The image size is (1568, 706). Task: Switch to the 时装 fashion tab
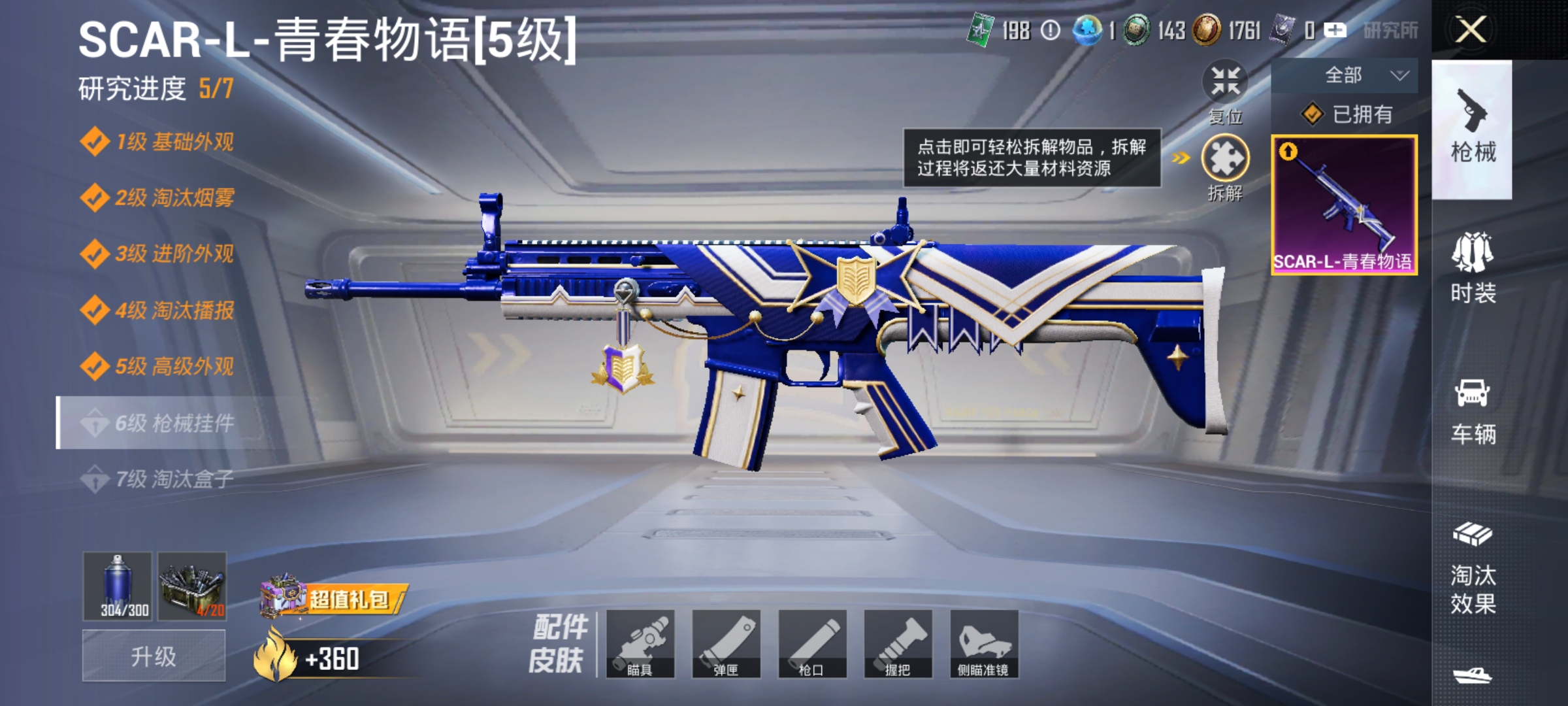point(1472,268)
